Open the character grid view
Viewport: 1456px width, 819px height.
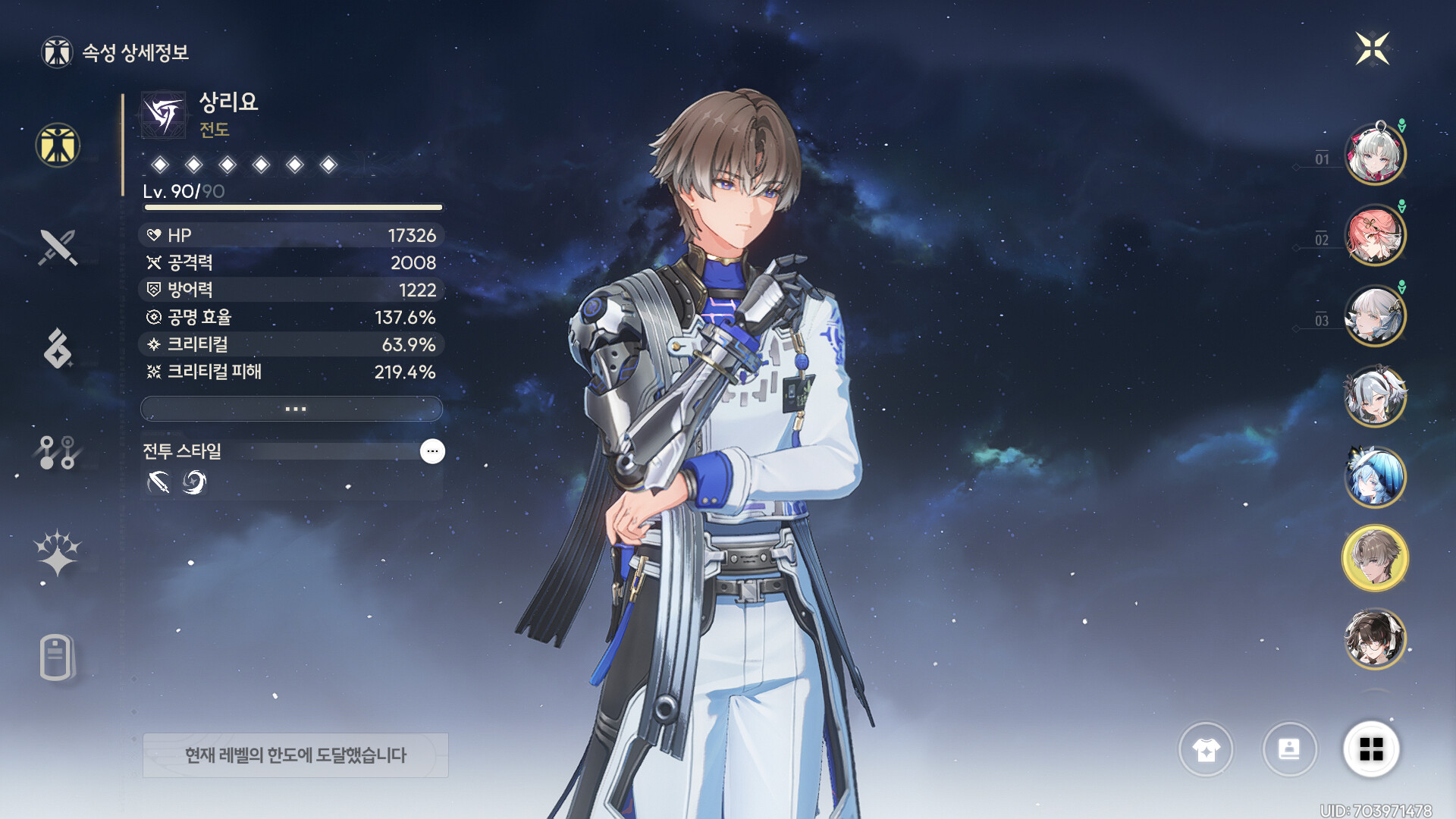click(x=1371, y=749)
